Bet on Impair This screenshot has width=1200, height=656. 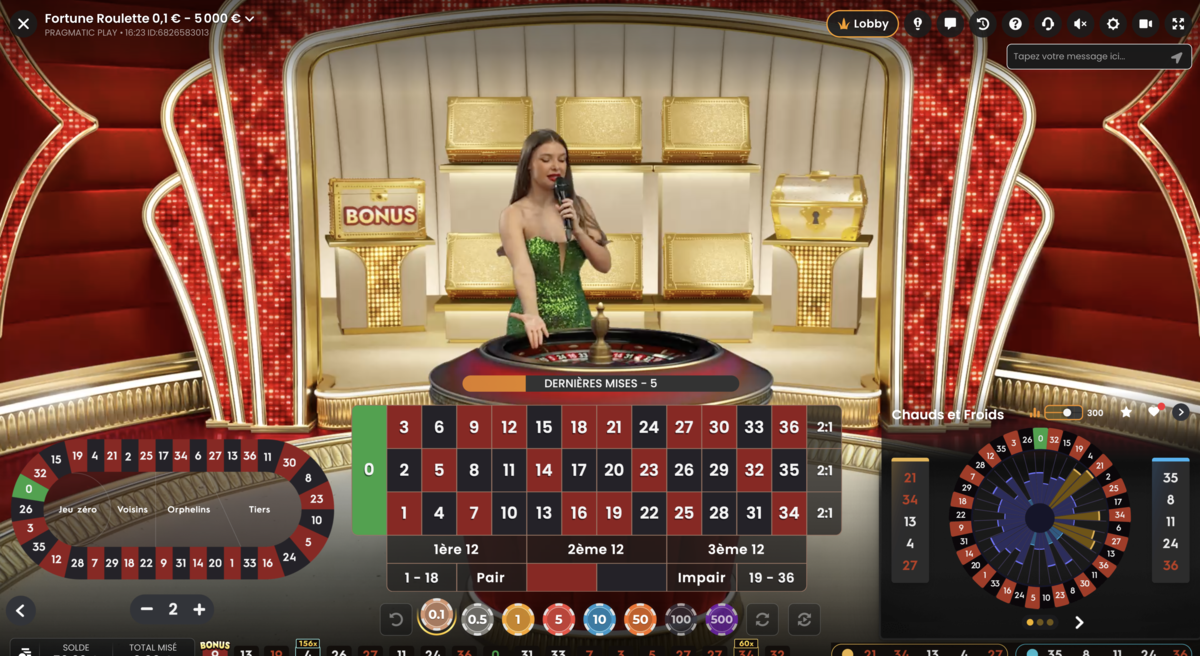click(x=701, y=578)
